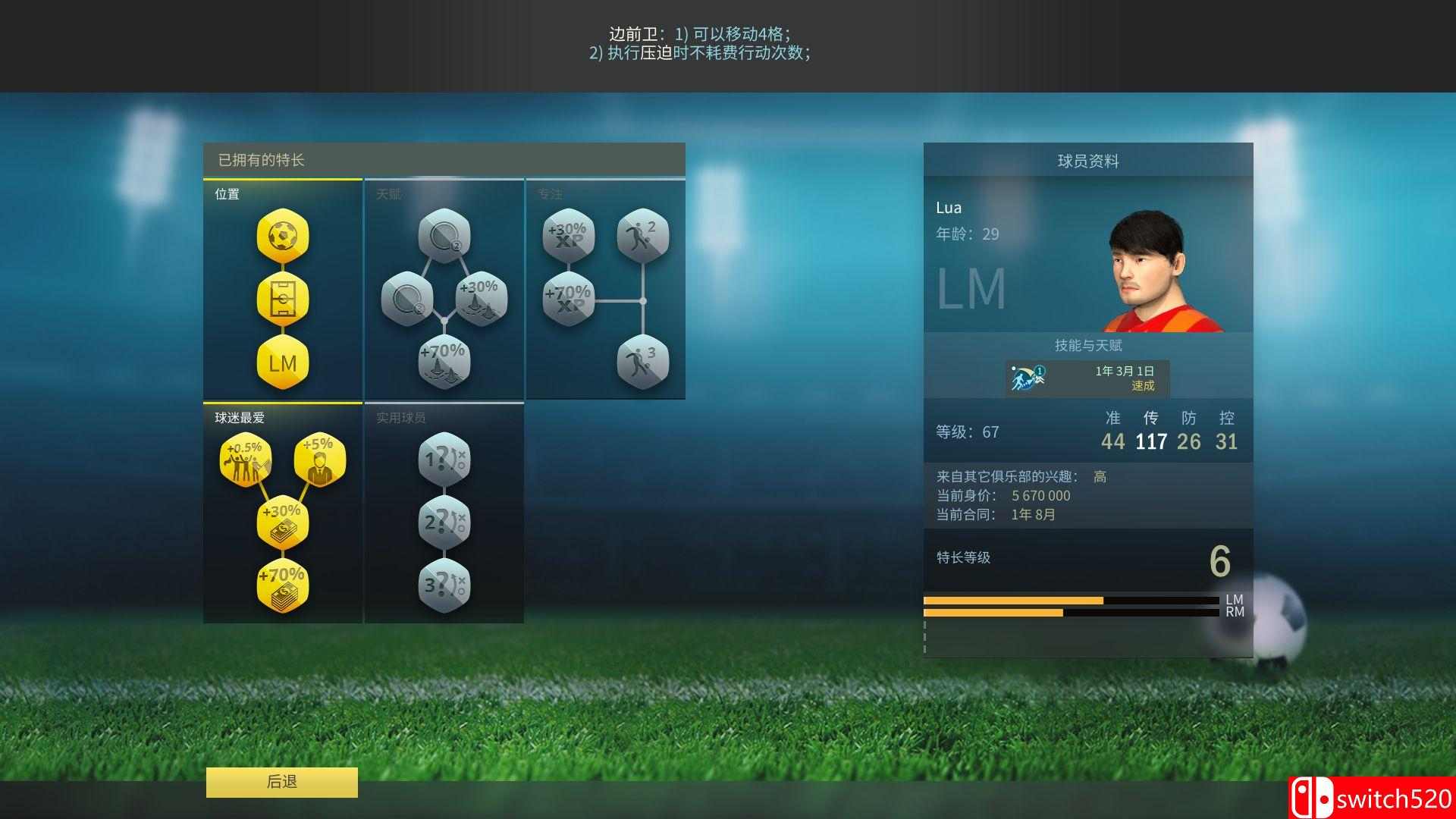This screenshot has height=819, width=1456.
Task: Select the +5% manager perk node
Action: [x=318, y=459]
